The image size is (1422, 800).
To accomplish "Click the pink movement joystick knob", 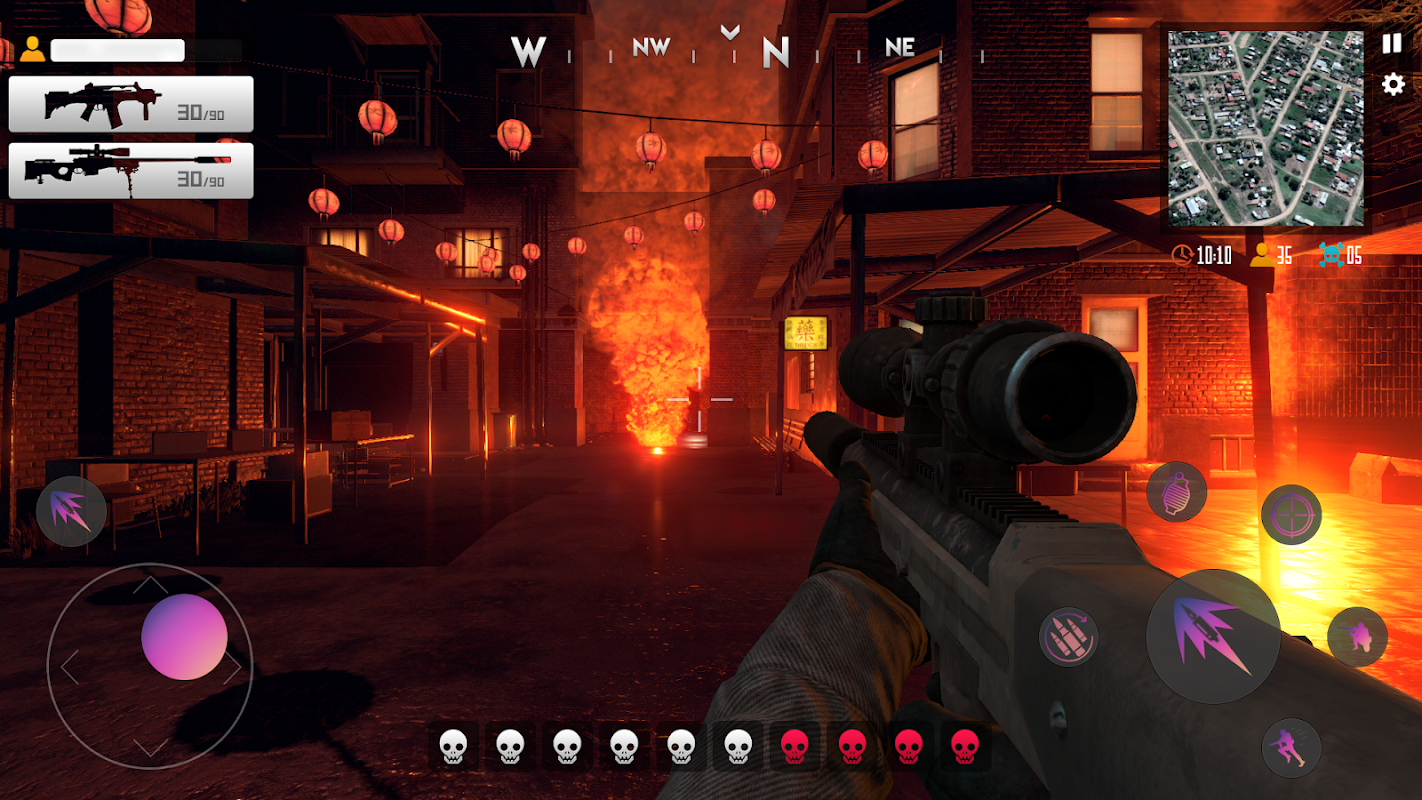I will (184, 637).
